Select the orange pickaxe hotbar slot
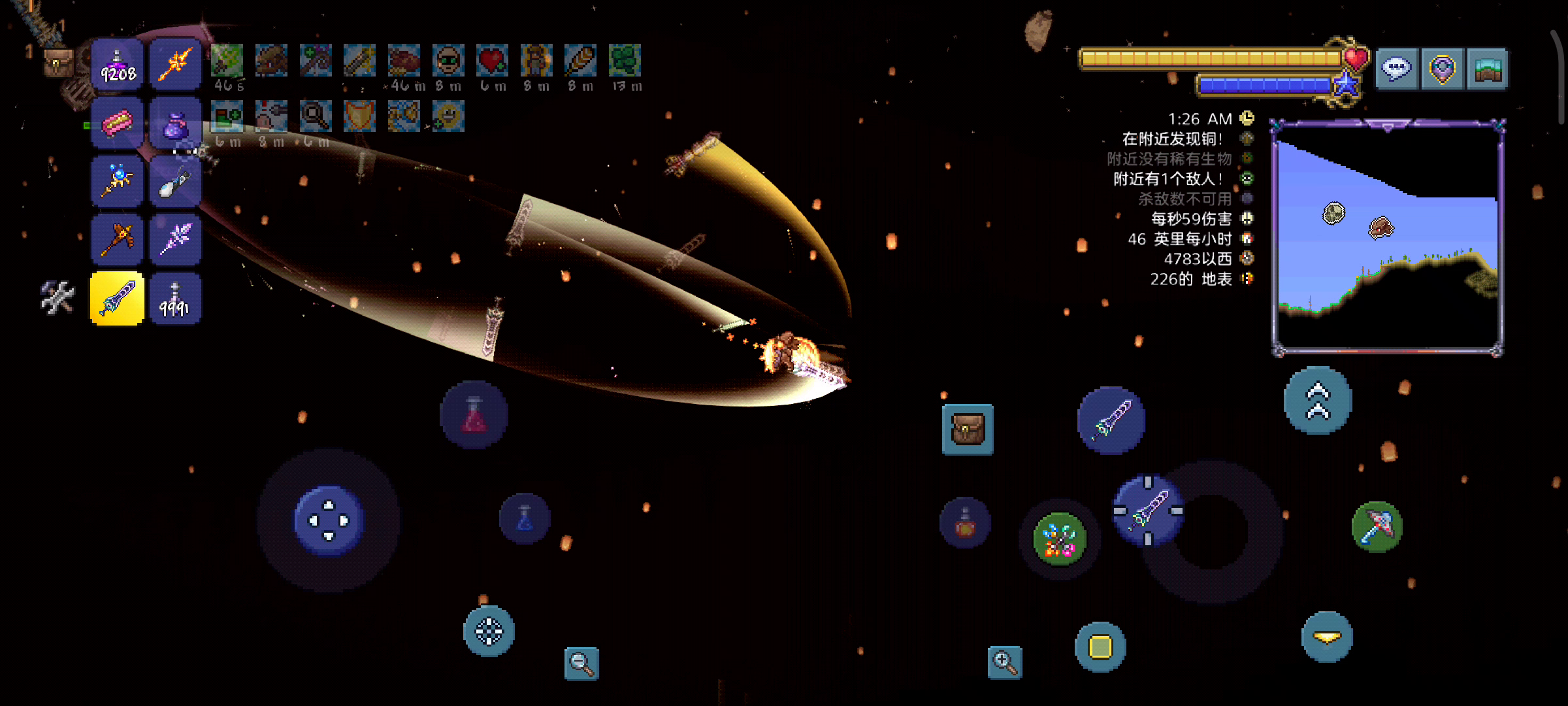 click(117, 240)
